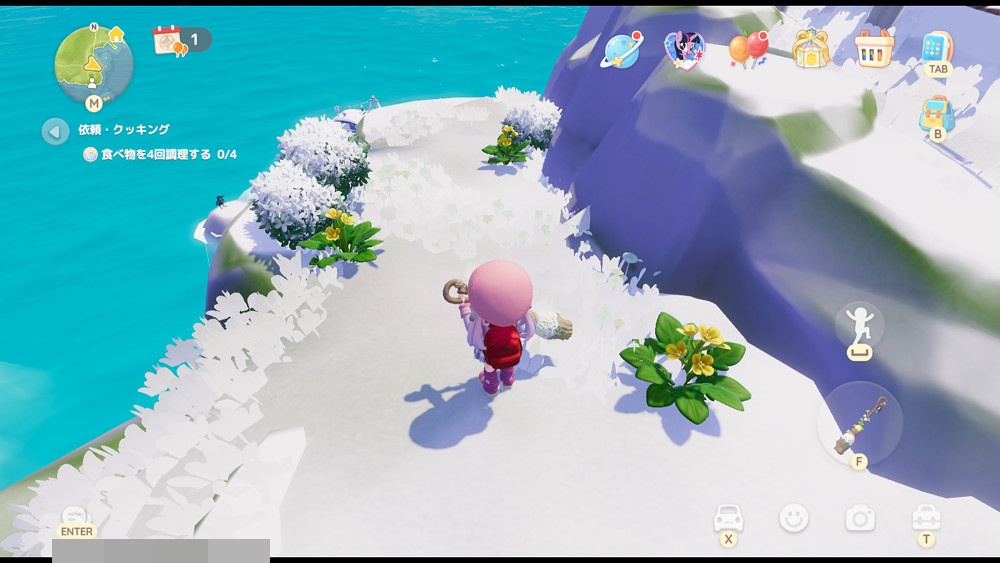The height and width of the screenshot is (563, 1000).
Task: Open the blue phone menu
Action: click(x=937, y=46)
